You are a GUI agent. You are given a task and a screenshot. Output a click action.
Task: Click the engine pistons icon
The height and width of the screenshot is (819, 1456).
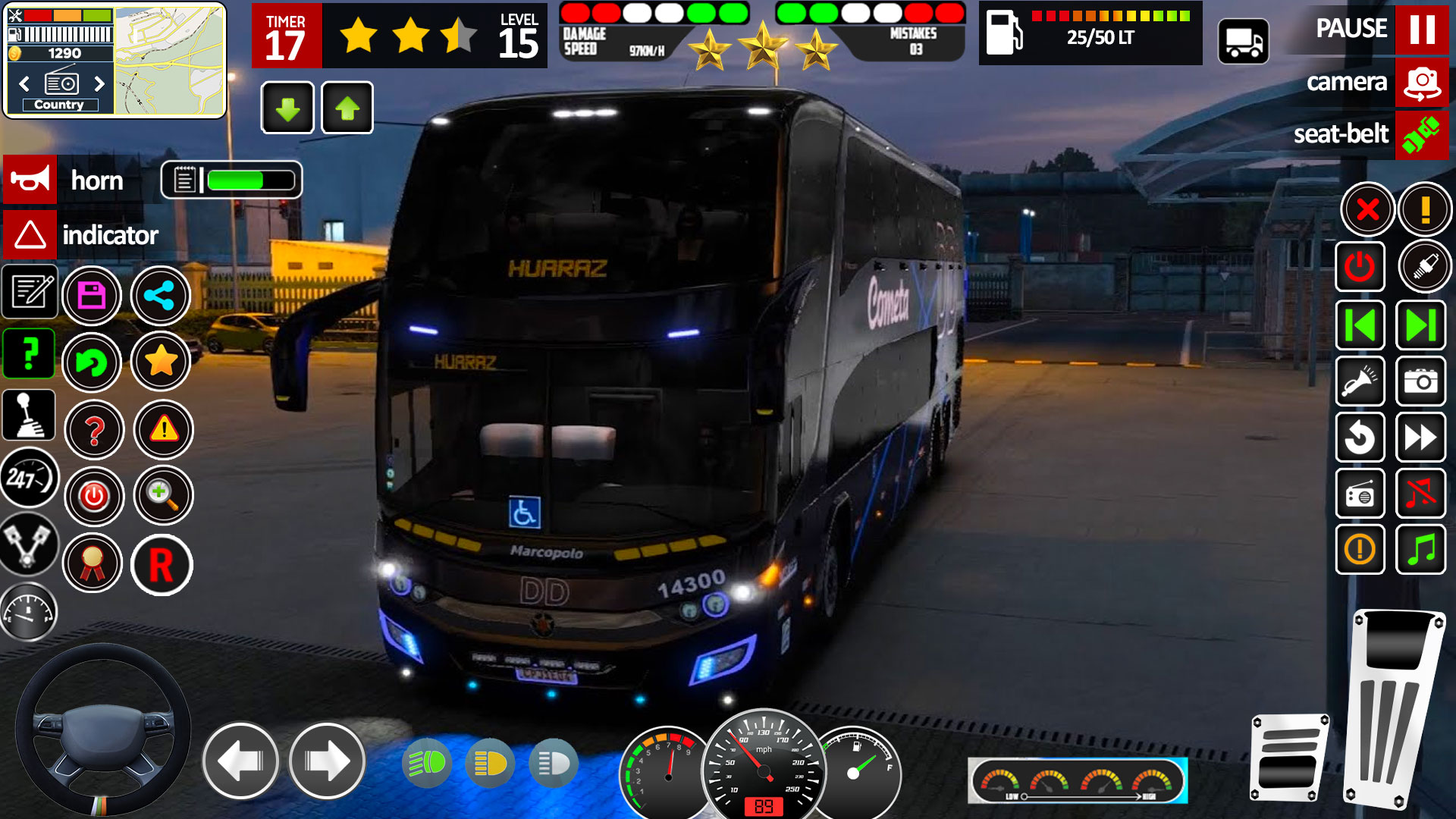[x=29, y=545]
